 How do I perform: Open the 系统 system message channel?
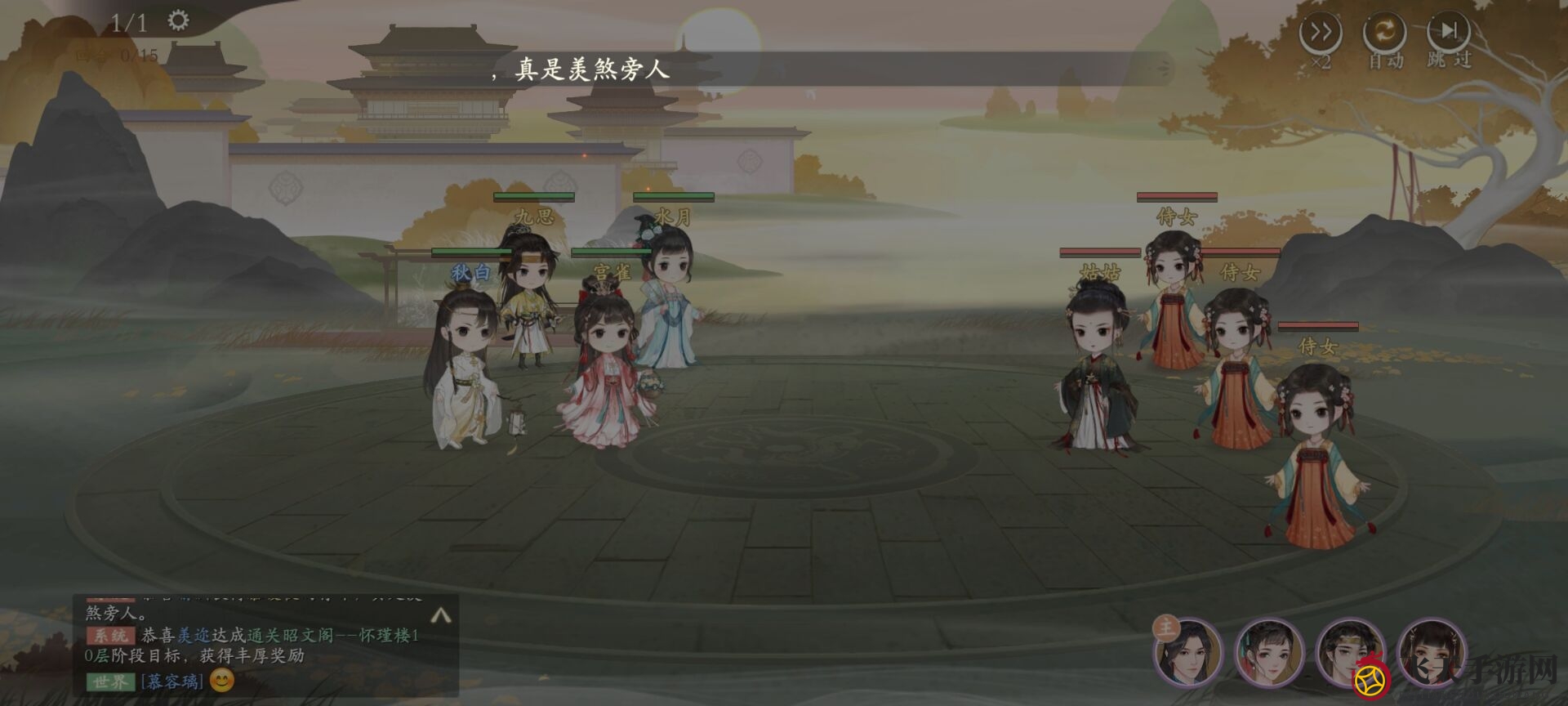click(x=112, y=635)
